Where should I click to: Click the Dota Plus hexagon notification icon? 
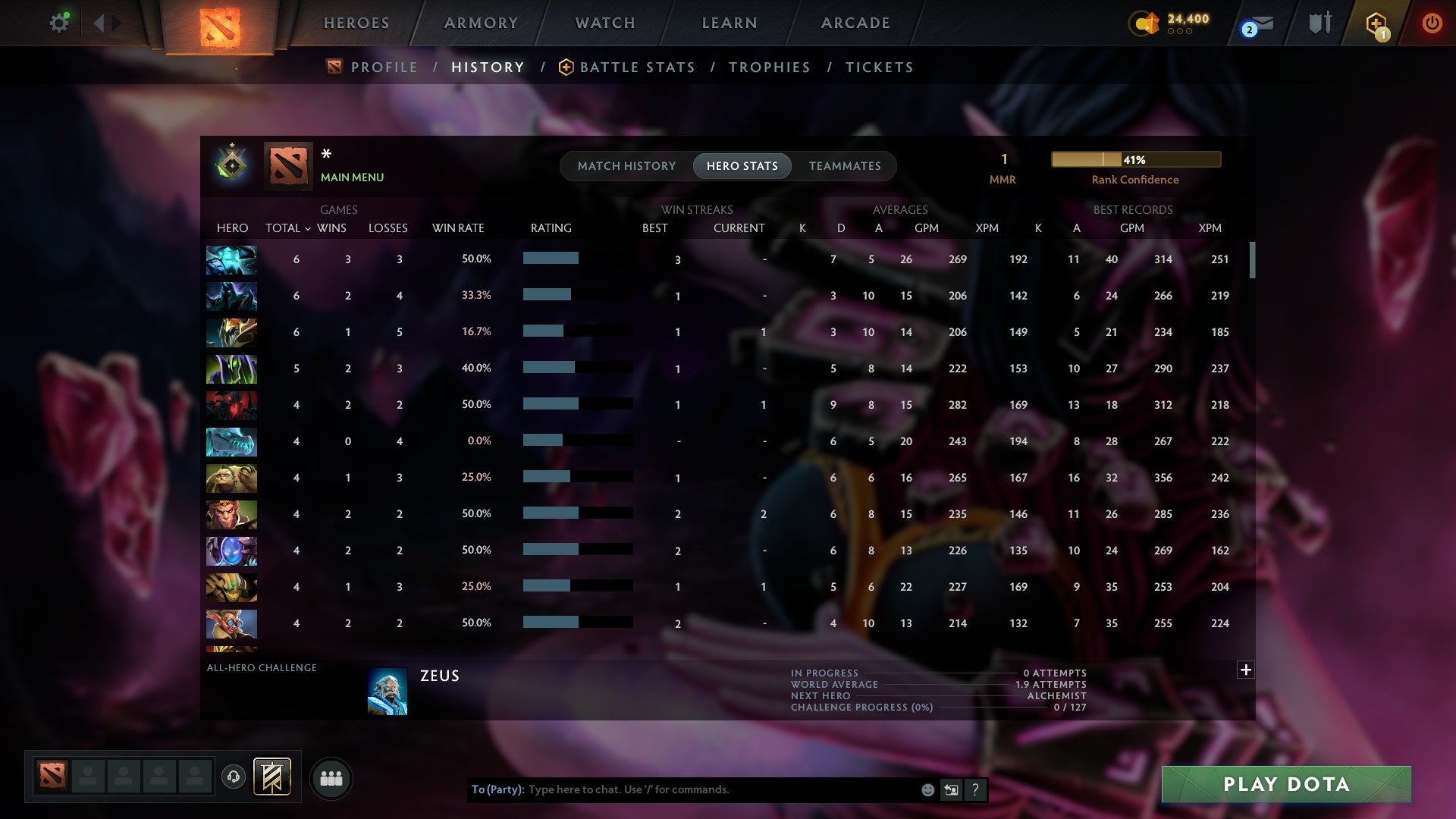[1378, 23]
